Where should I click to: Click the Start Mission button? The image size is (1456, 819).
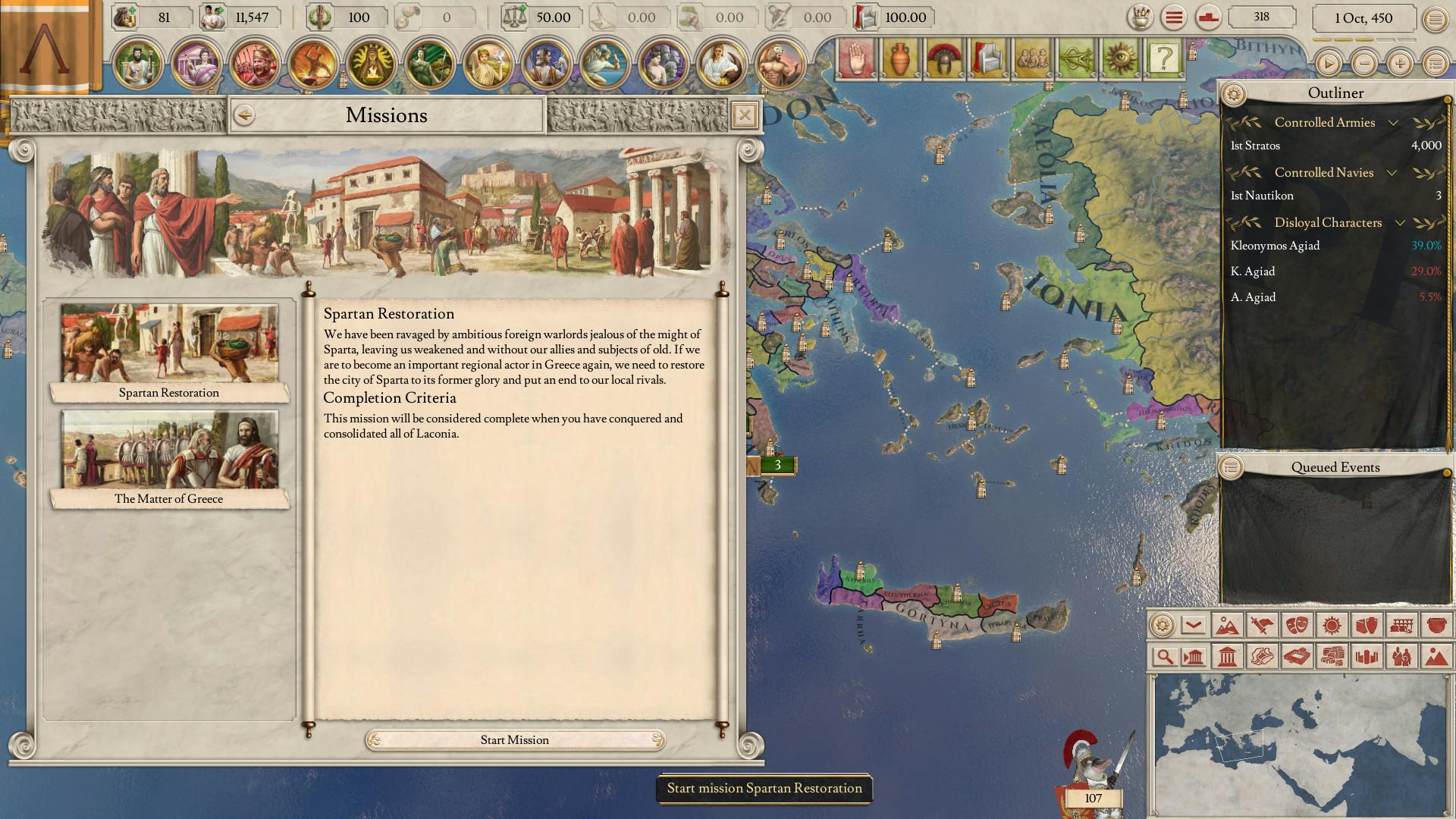(x=515, y=739)
